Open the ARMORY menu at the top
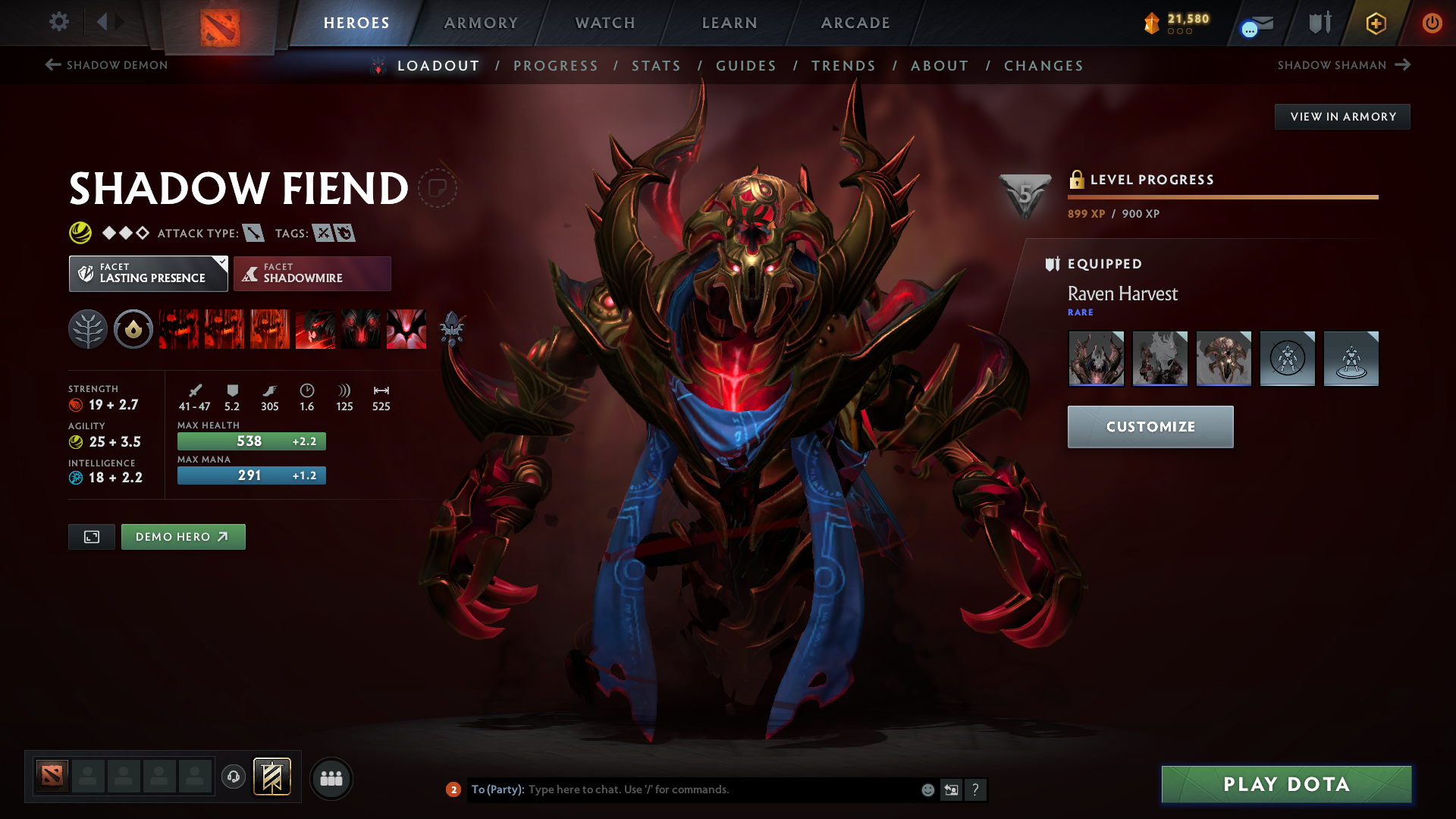The image size is (1456, 819). [x=481, y=23]
